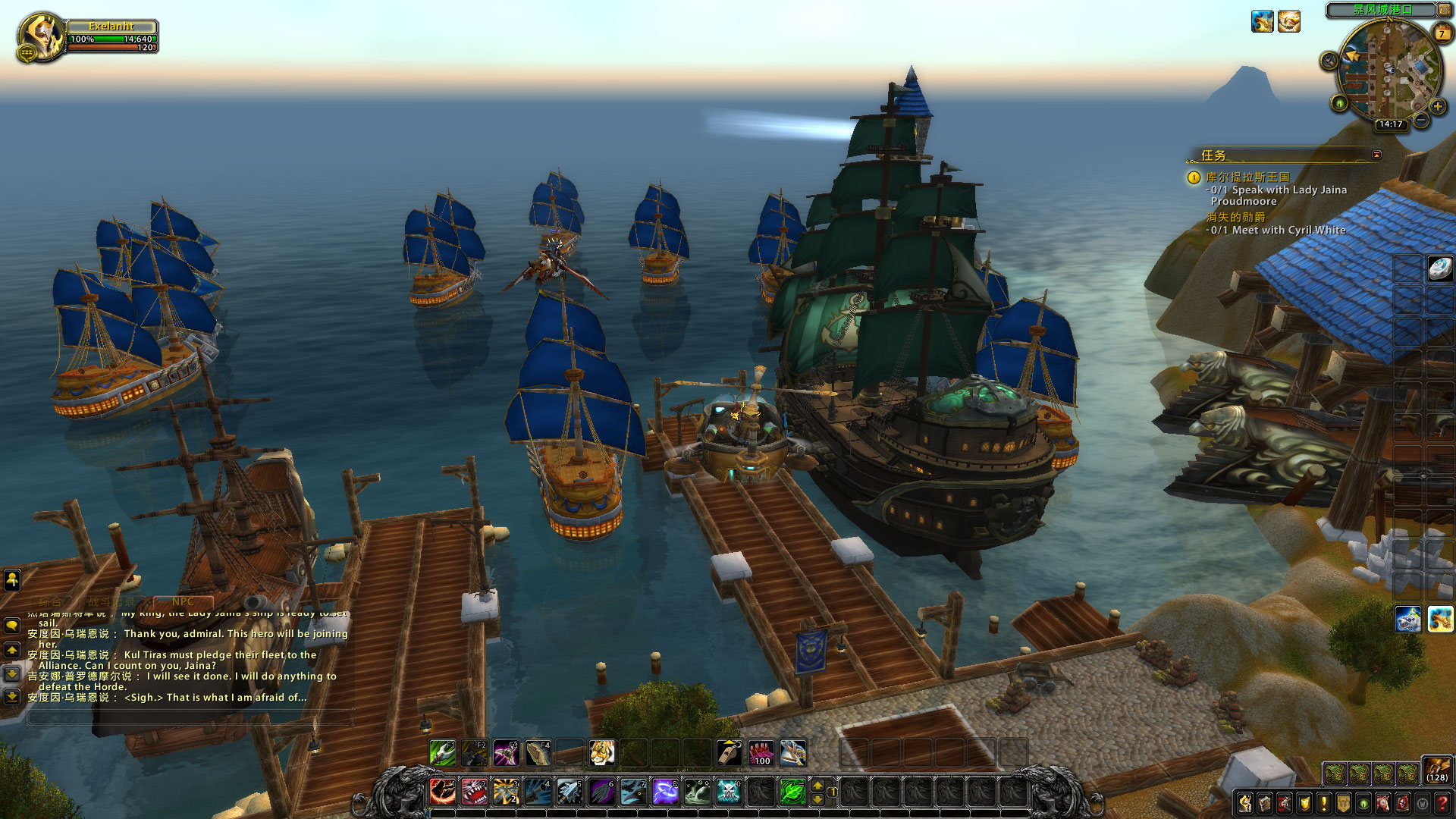Zoom out the minimap with minus button
This screenshot has height=819, width=1456.
1422,120
